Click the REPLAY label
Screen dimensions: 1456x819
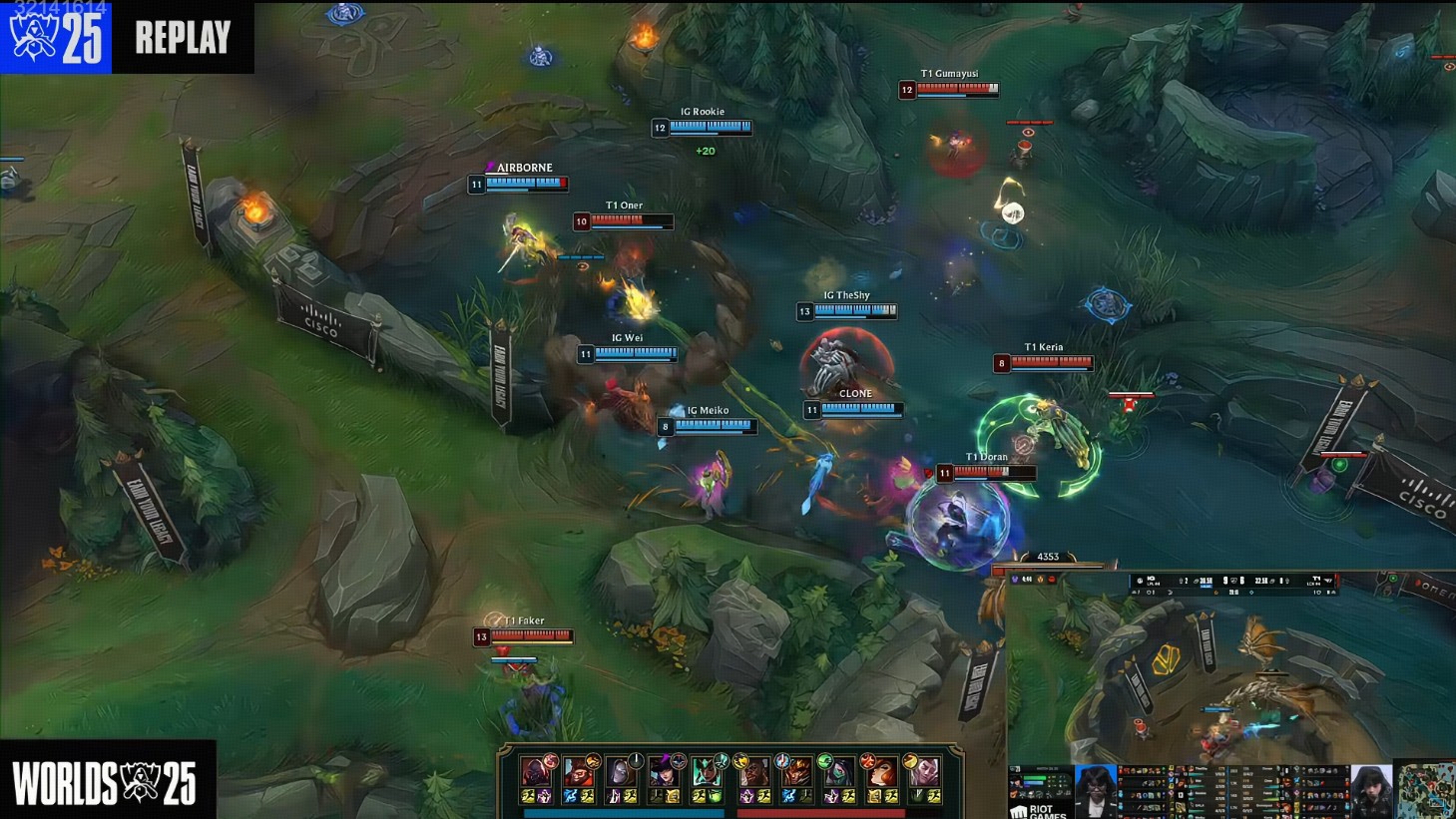[183, 37]
